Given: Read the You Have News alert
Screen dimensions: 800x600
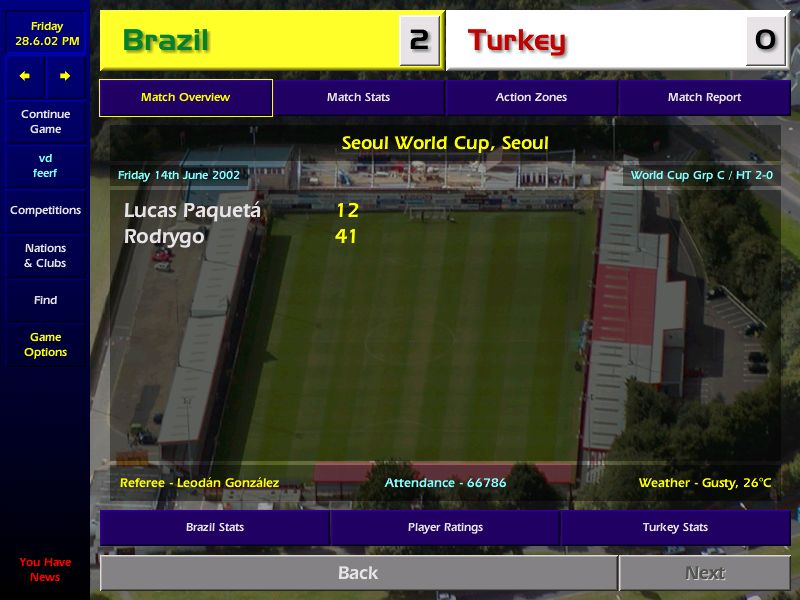Looking at the screenshot, I should coord(45,569).
